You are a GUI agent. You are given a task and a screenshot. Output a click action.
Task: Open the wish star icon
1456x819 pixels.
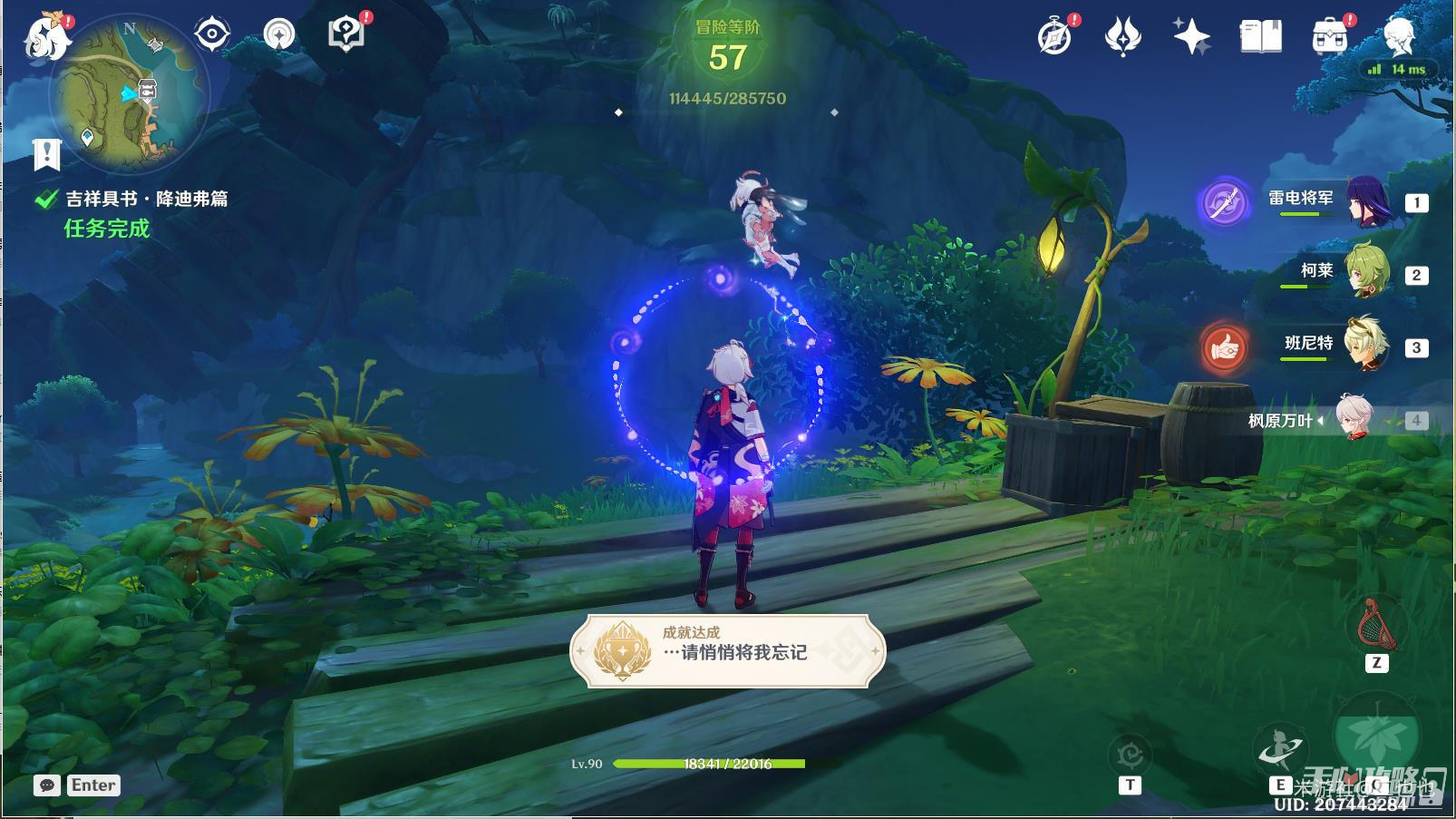[x=1191, y=37]
